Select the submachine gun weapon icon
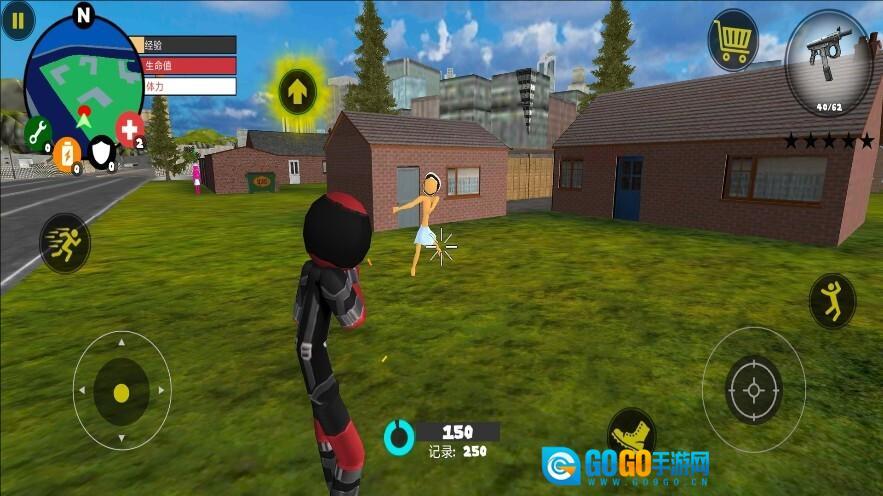 point(828,62)
